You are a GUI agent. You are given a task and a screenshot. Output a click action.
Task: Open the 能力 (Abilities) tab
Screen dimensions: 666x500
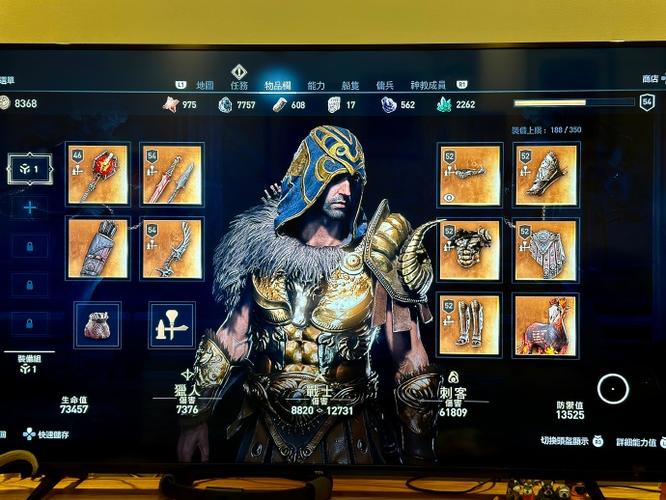point(316,86)
